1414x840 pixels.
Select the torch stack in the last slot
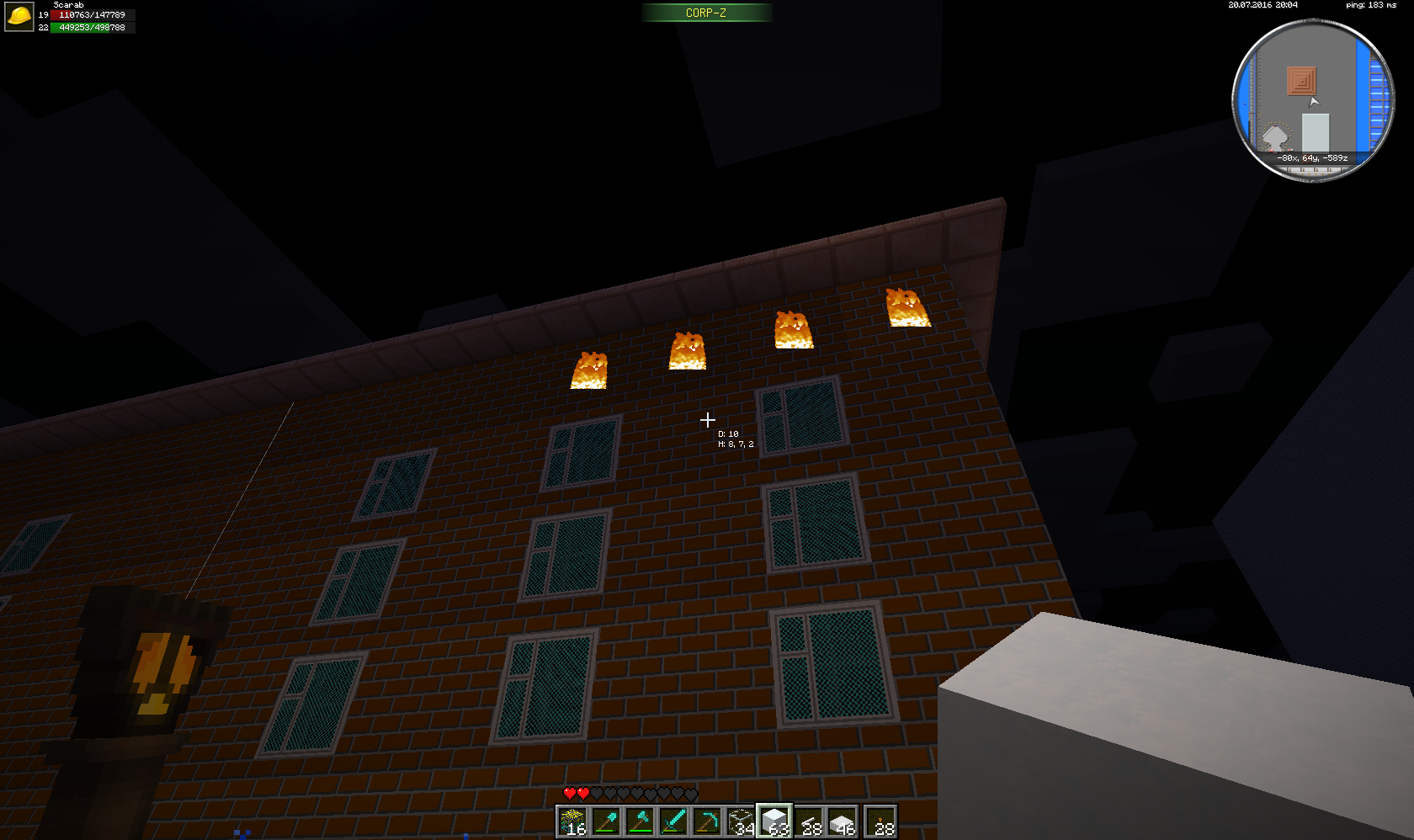880,821
